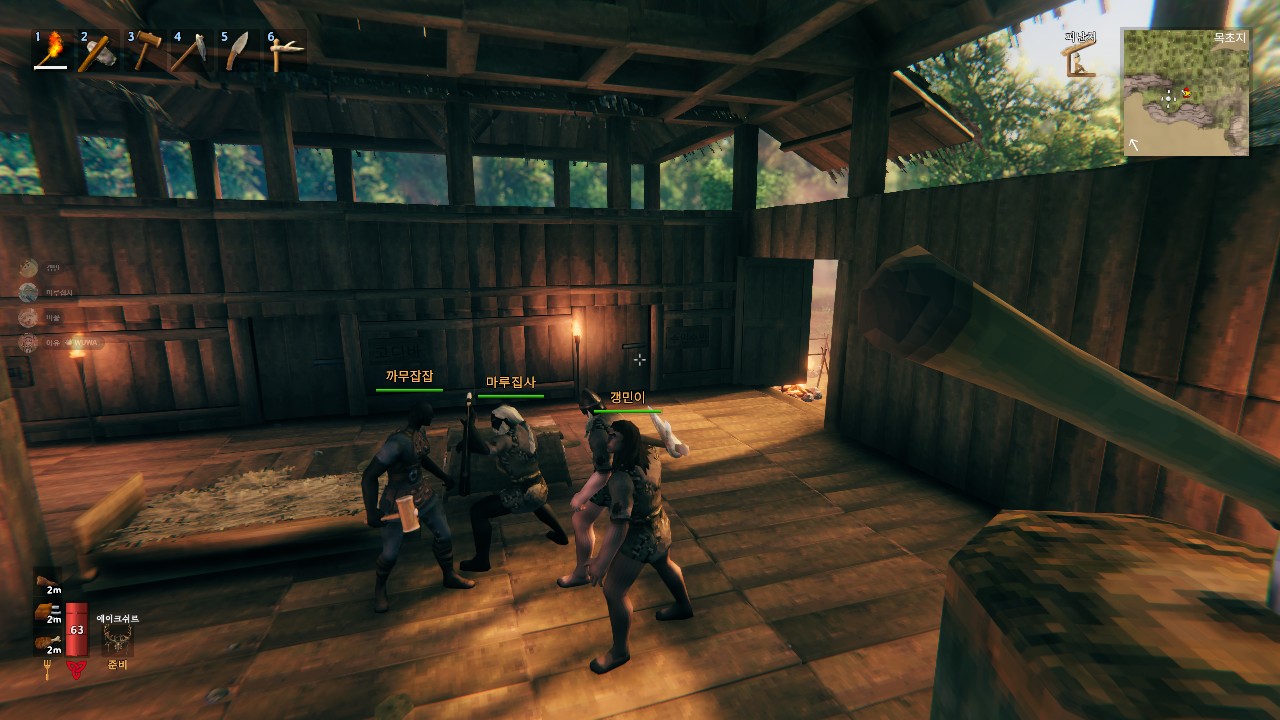This screenshot has height=720, width=1280.
Task: Equip the stone axe in slot 2
Action: pos(97,51)
